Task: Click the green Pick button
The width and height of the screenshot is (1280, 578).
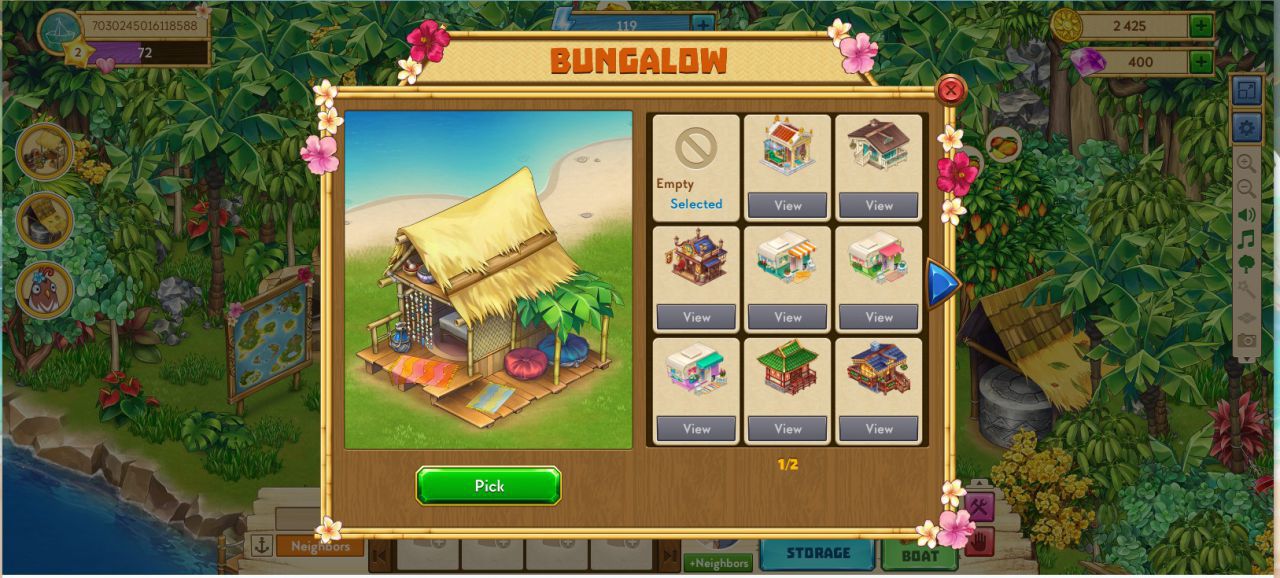Action: click(x=488, y=486)
